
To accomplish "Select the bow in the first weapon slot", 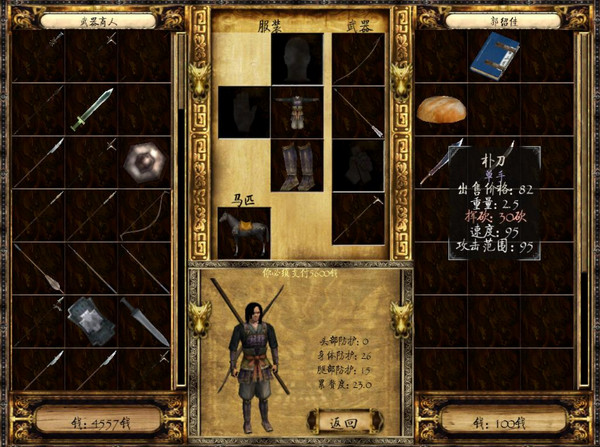I will (358, 58).
